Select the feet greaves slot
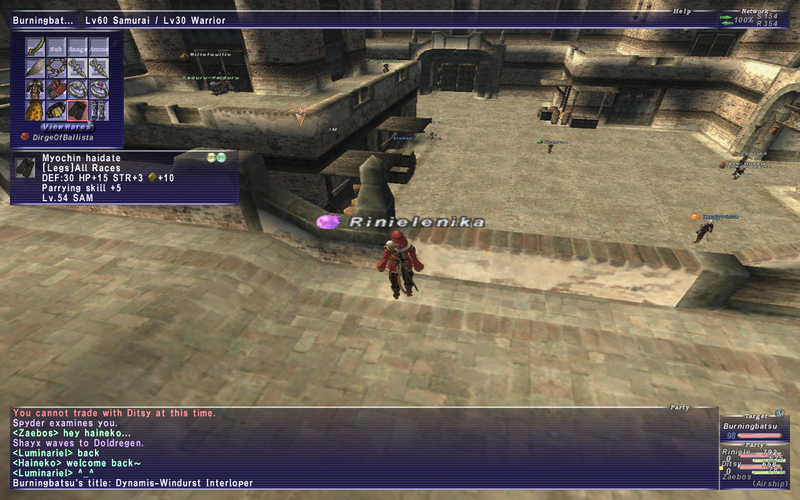Viewport: 800px width, 500px height. pos(98,109)
